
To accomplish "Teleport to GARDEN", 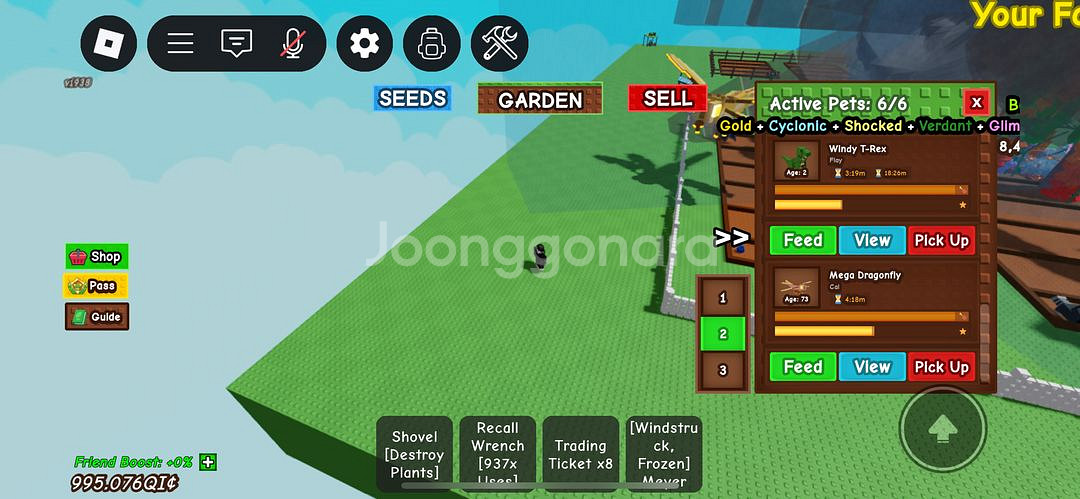I will tap(540, 99).
